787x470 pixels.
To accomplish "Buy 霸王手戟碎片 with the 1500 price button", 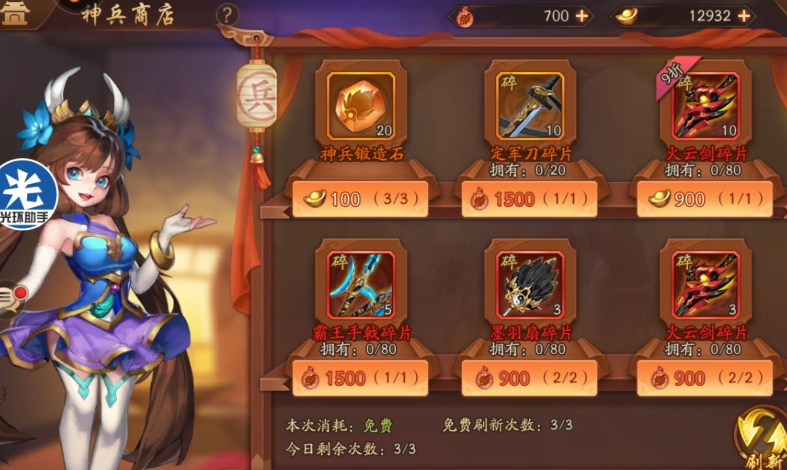I will coord(361,378).
